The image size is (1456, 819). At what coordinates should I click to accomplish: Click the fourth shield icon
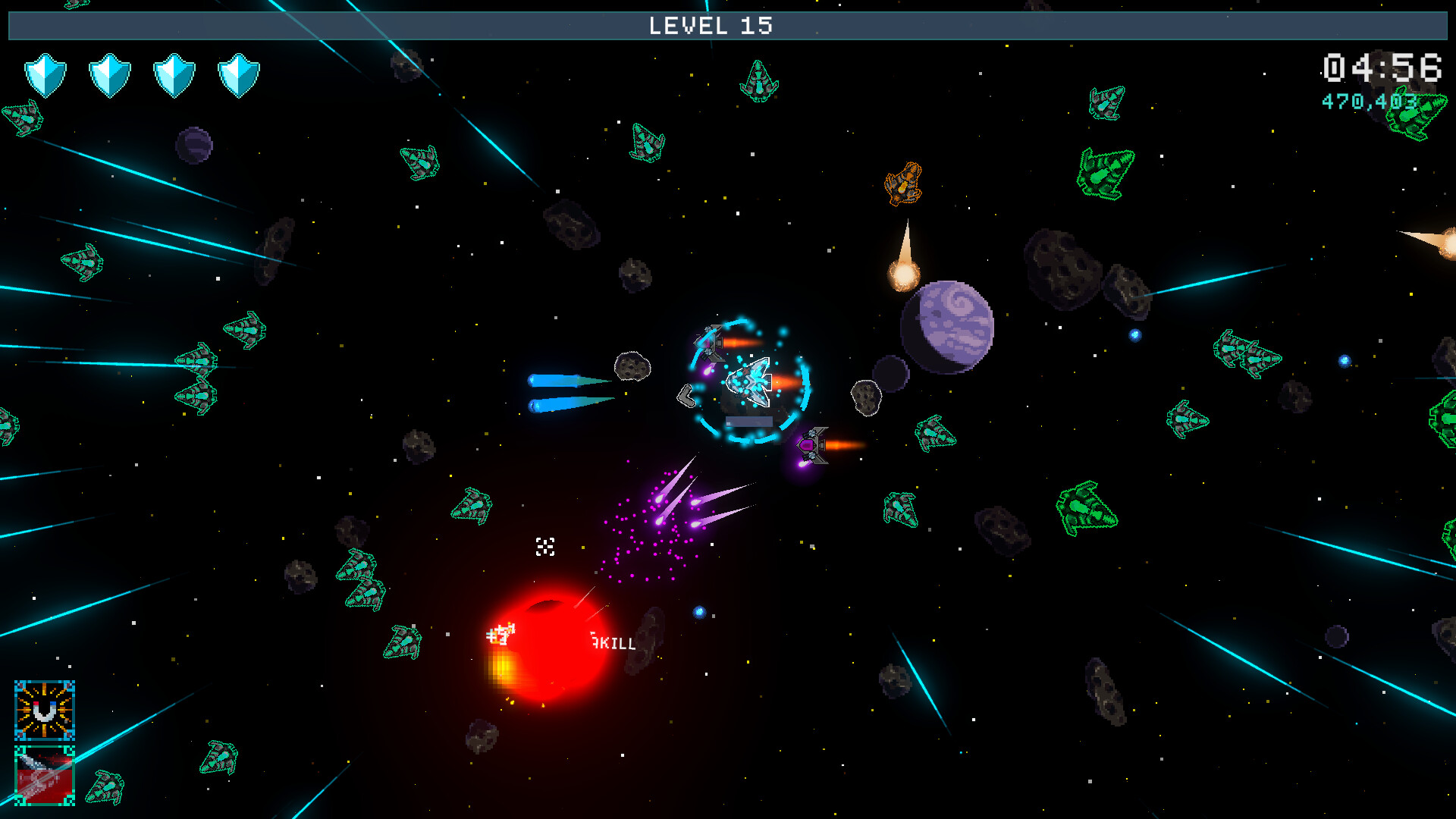(x=237, y=74)
